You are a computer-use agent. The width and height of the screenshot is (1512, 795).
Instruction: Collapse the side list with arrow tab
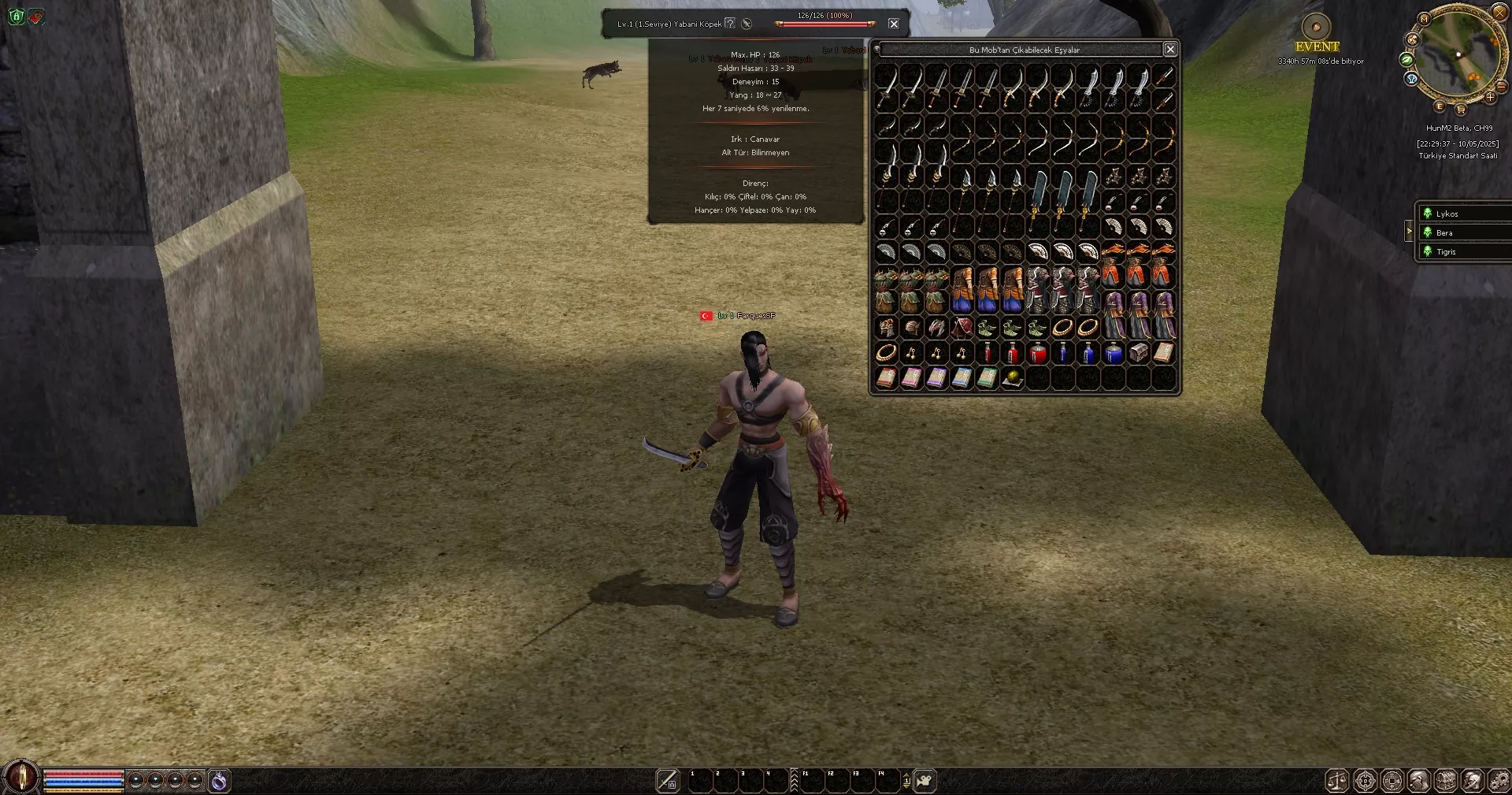[1409, 232]
